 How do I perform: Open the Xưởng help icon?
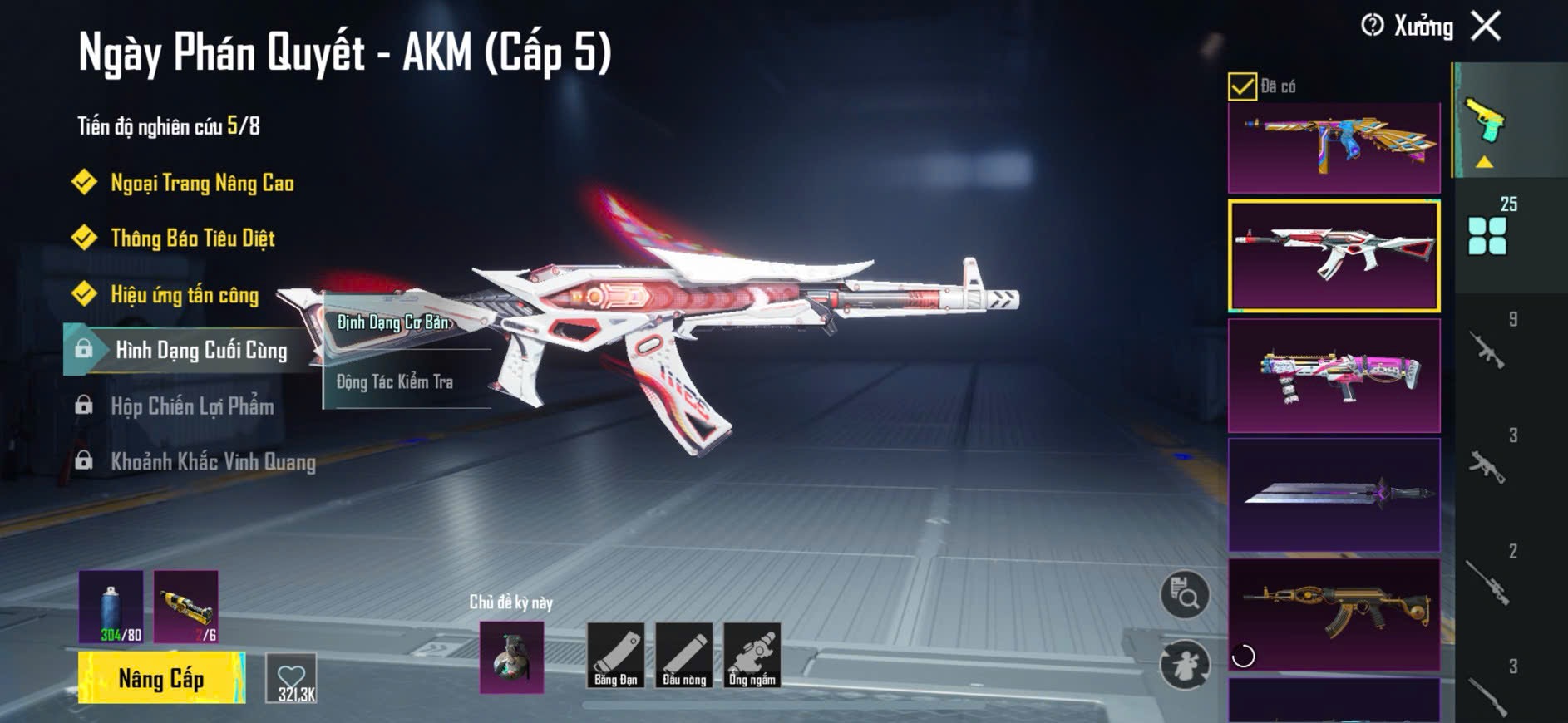click(1372, 26)
